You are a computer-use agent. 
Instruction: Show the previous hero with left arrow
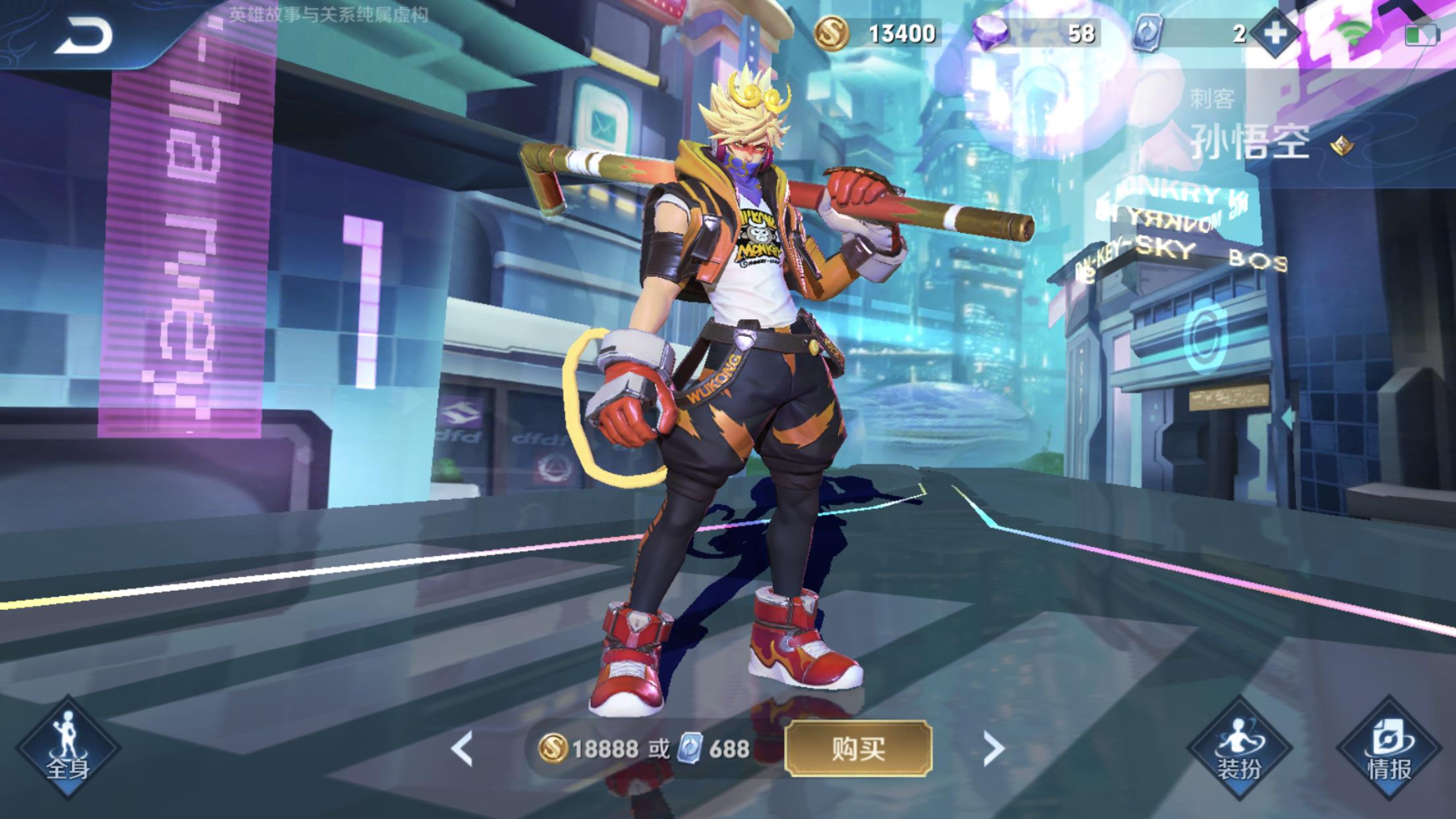[x=462, y=748]
